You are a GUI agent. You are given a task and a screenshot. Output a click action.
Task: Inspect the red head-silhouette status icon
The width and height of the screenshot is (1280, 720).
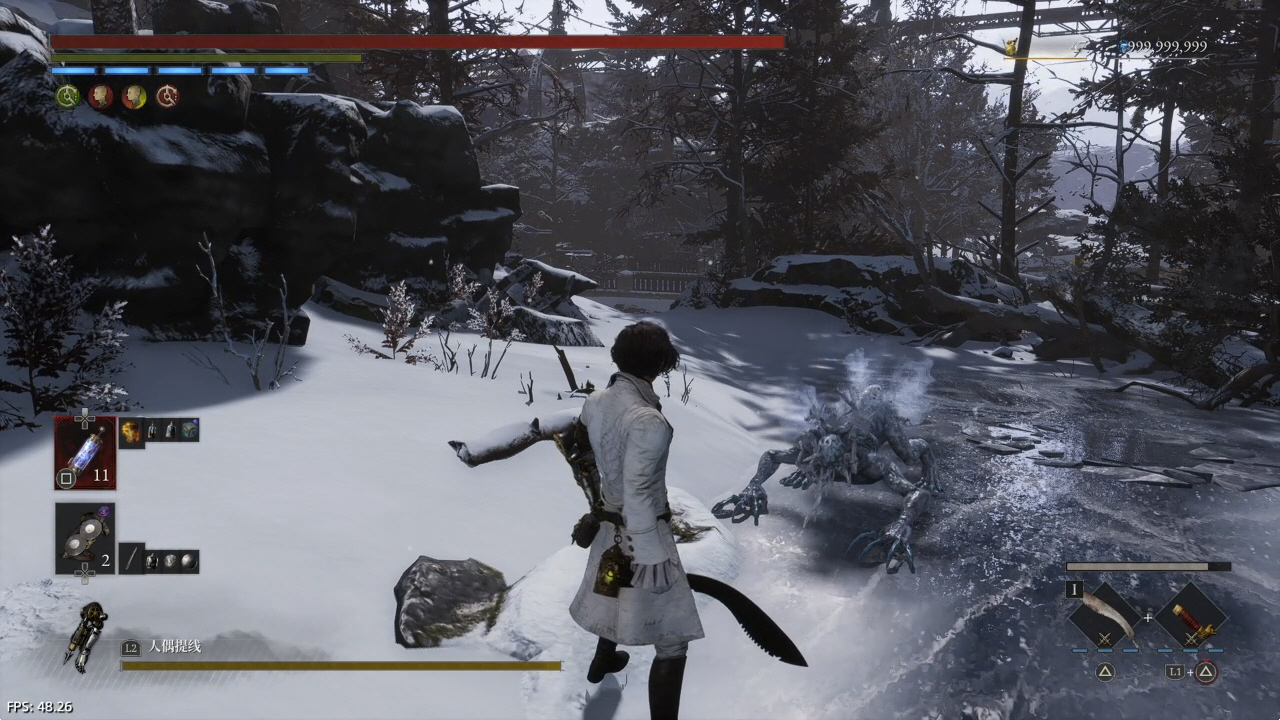click(x=100, y=96)
